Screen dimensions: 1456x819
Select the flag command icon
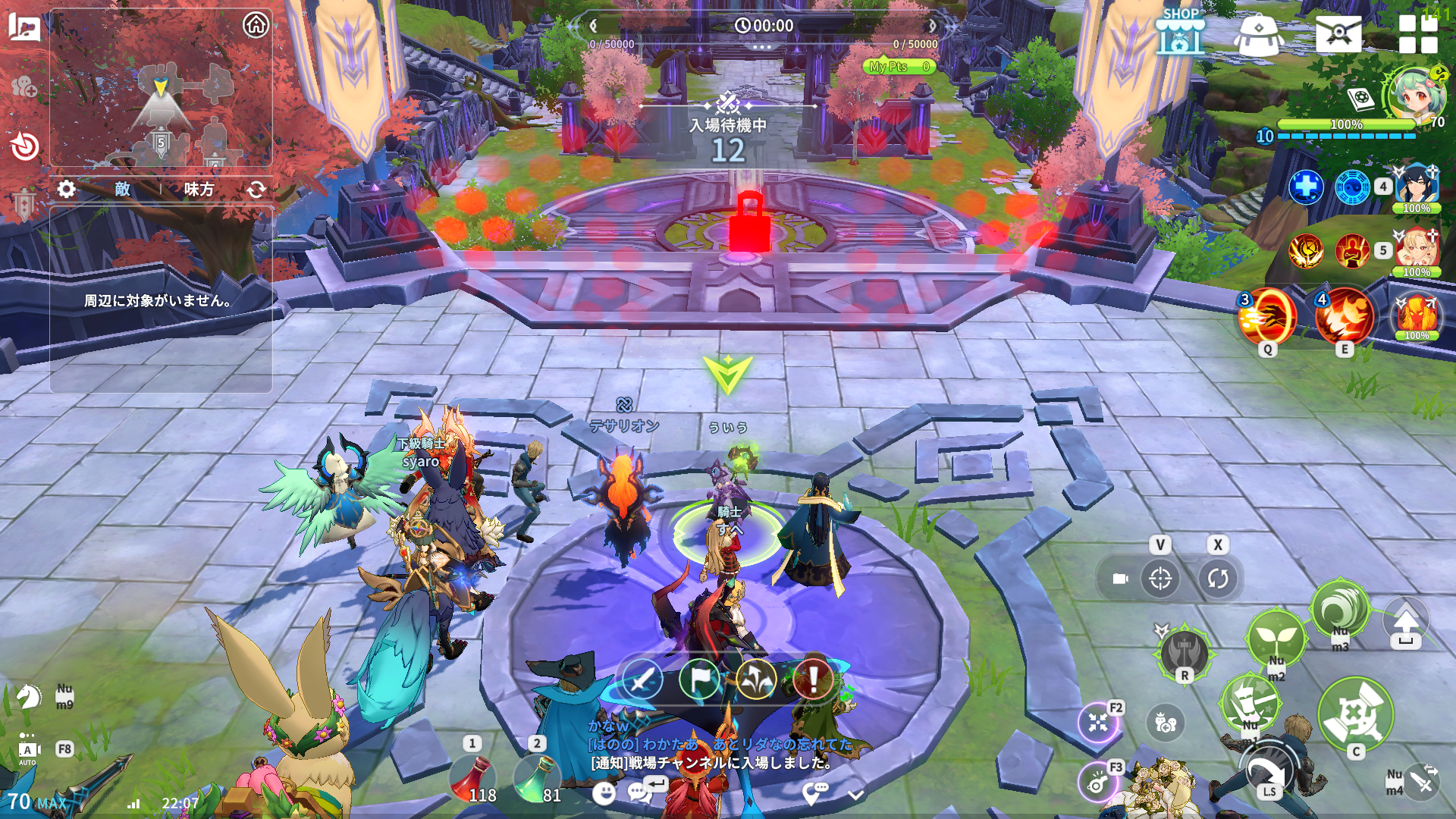tap(699, 679)
